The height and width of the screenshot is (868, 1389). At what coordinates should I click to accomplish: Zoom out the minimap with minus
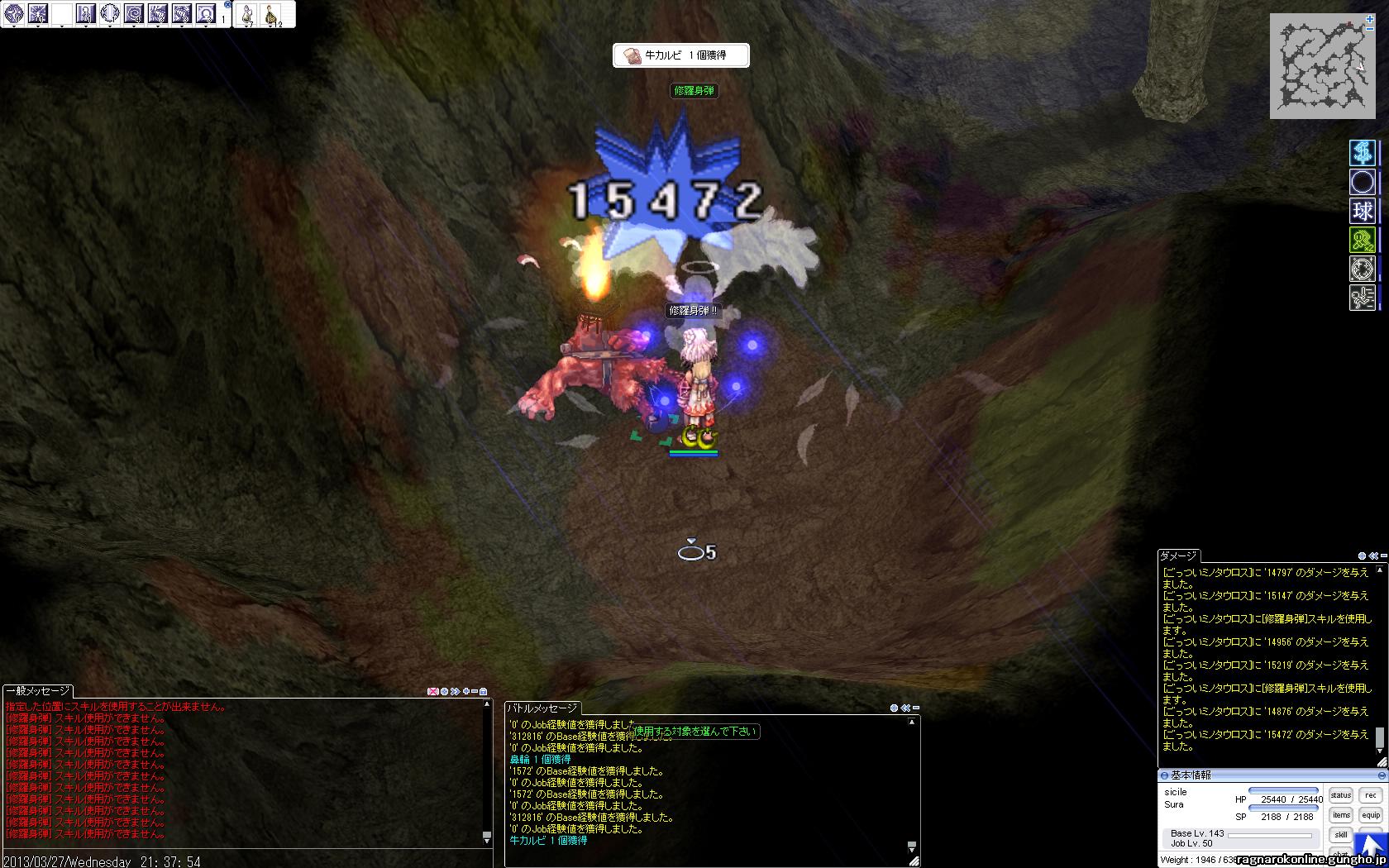[1370, 28]
